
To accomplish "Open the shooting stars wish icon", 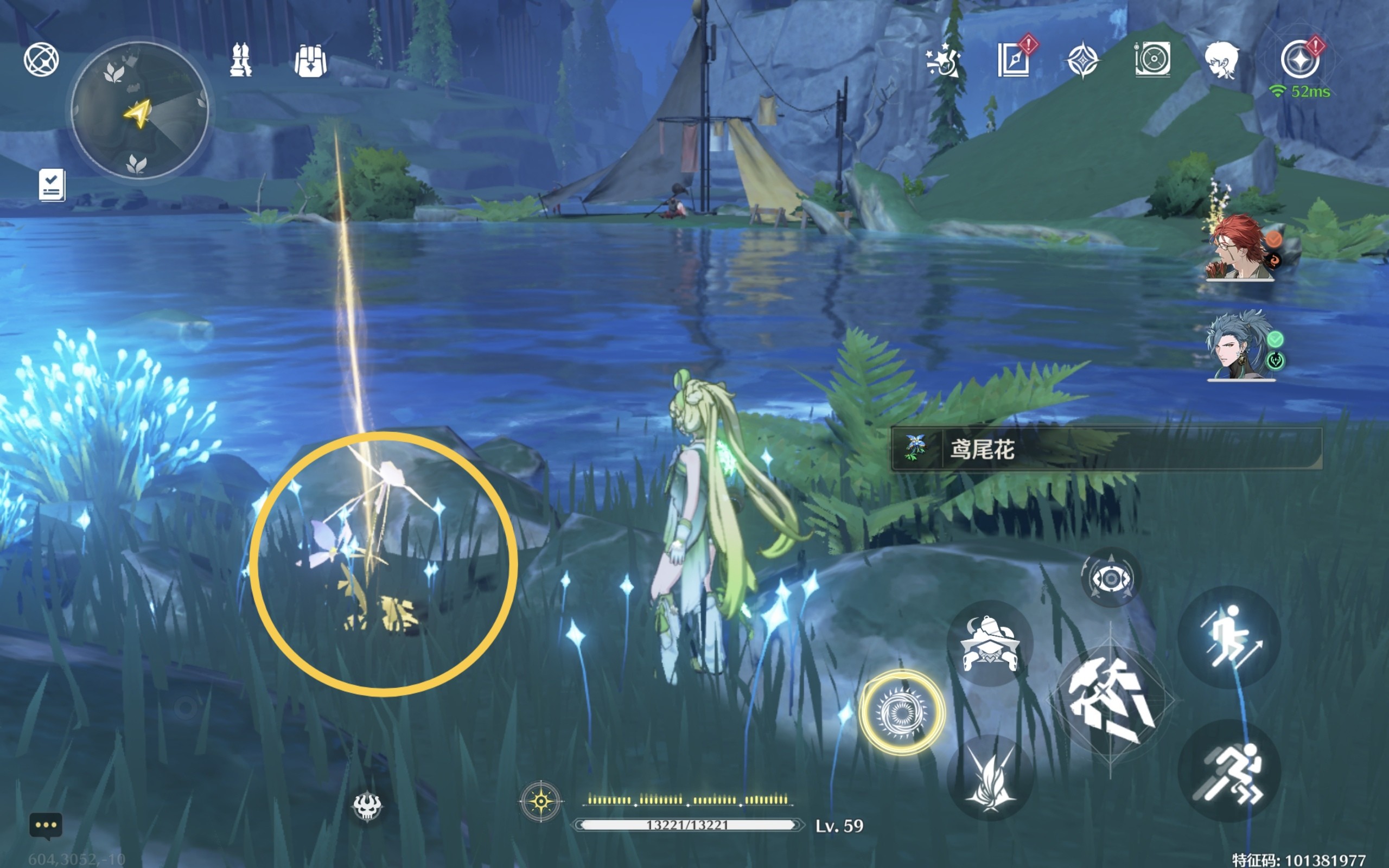I will [x=942, y=60].
